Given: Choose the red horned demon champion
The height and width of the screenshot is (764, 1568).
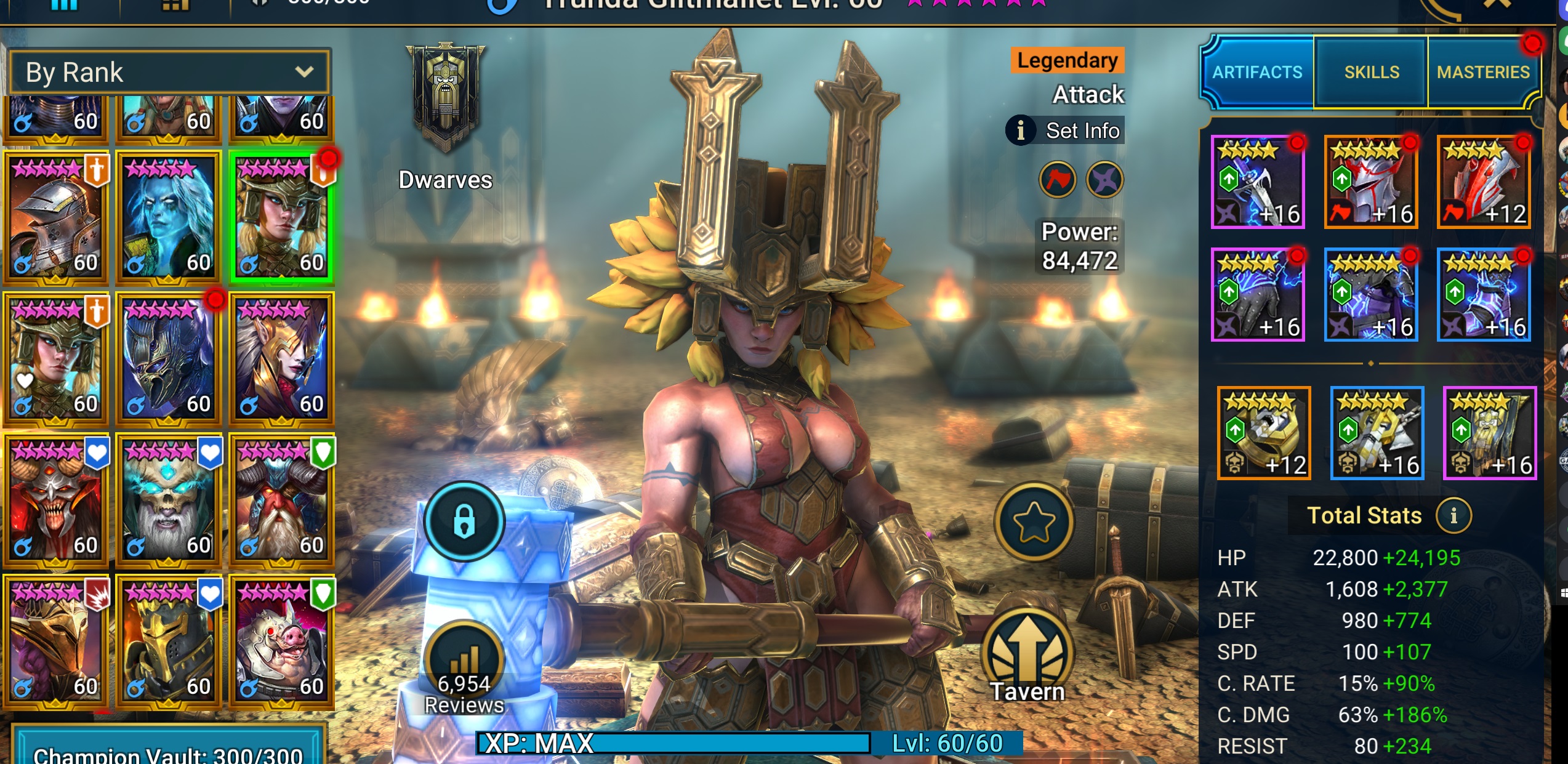Looking at the screenshot, I should (55, 501).
